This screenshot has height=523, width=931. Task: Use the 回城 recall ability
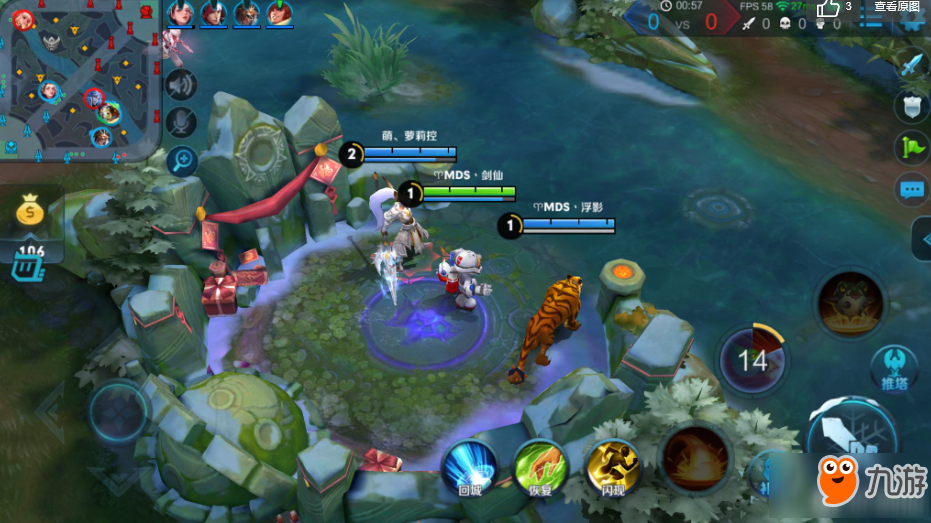pyautogui.click(x=470, y=466)
